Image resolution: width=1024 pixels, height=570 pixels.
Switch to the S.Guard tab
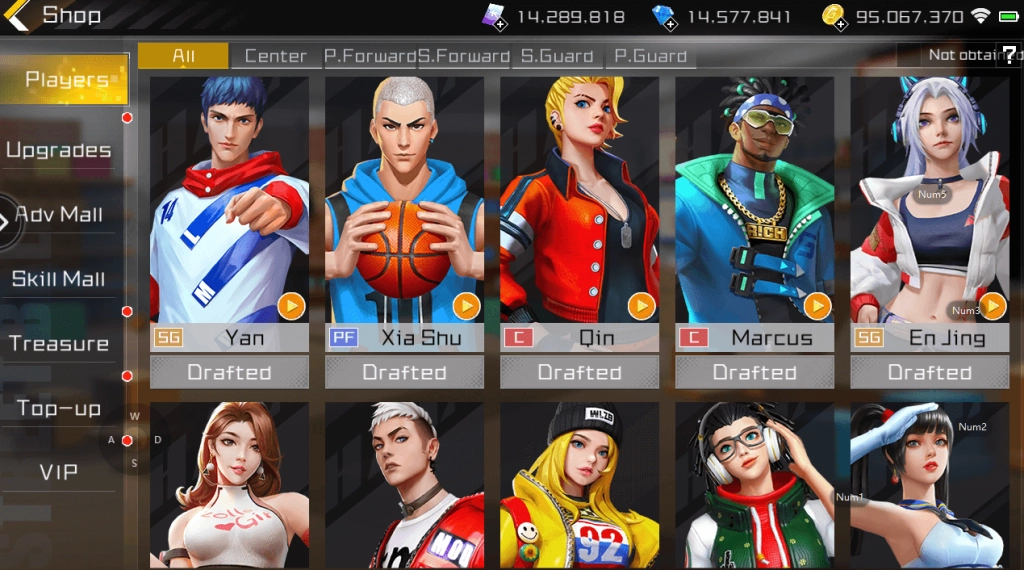(557, 56)
